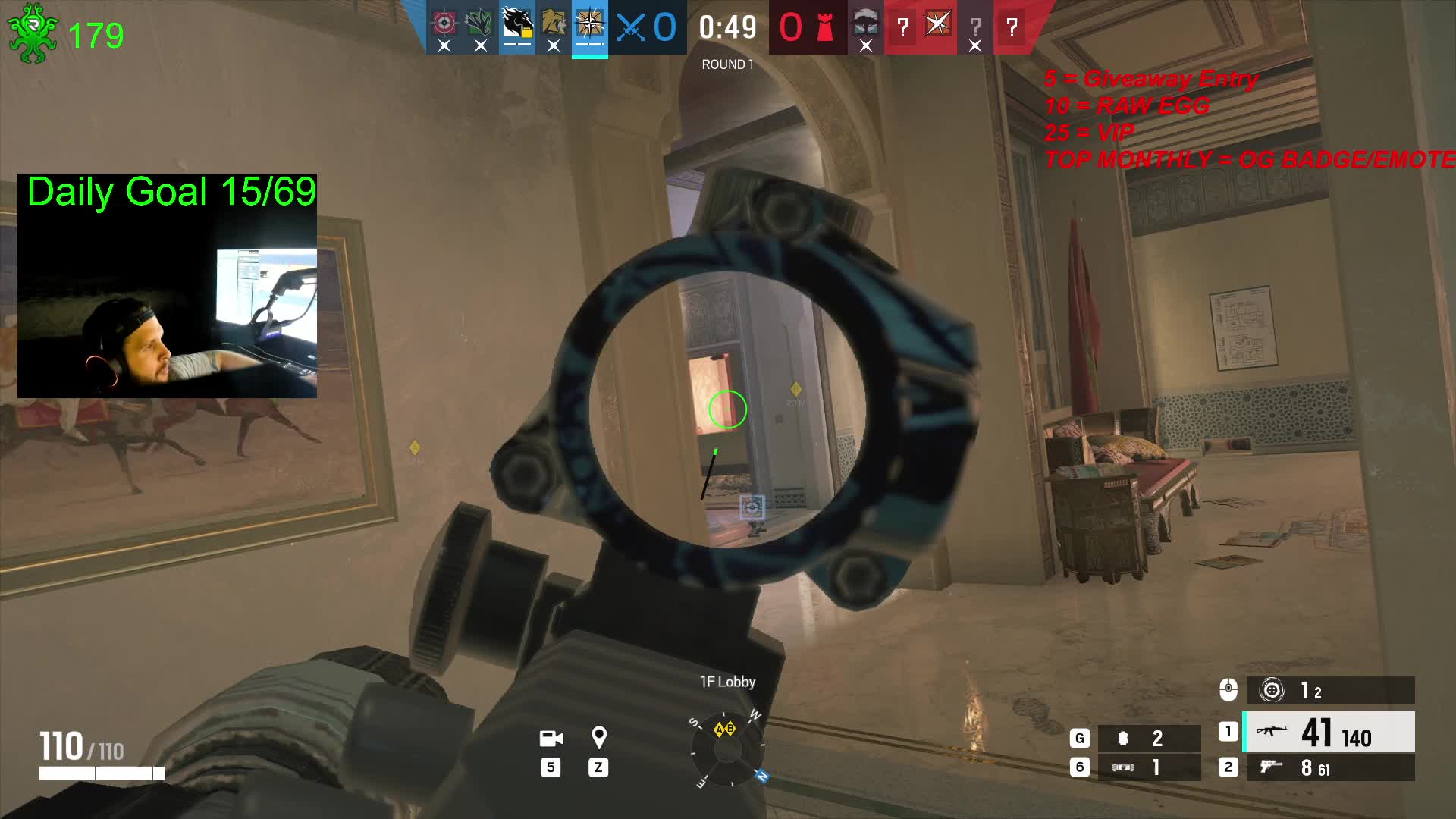This screenshot has width=1456, height=819.
Task: Select the grenade gadget slot
Action: [x=1148, y=738]
